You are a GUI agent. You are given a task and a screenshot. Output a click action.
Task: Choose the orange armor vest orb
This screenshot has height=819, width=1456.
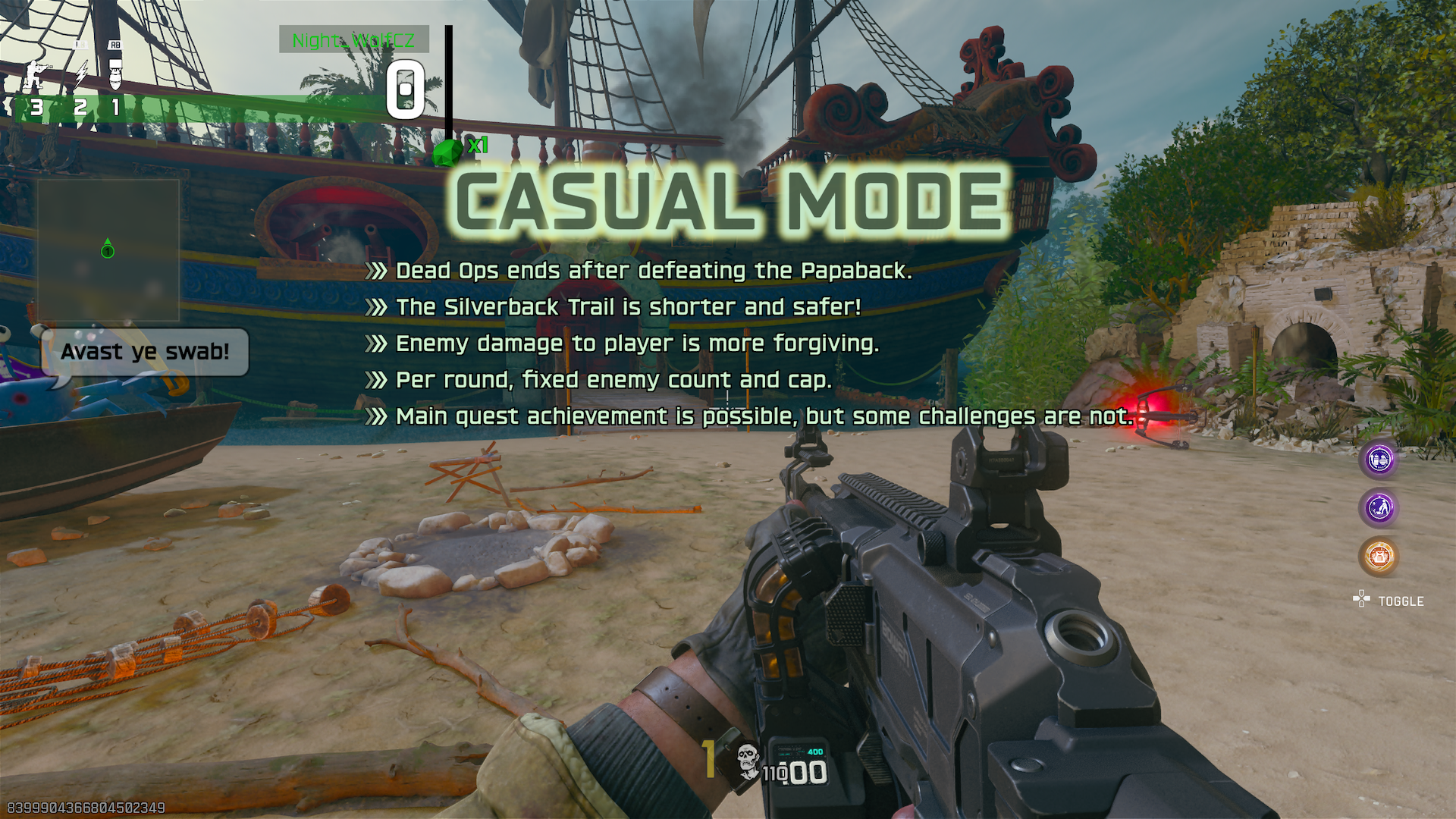(x=1379, y=556)
